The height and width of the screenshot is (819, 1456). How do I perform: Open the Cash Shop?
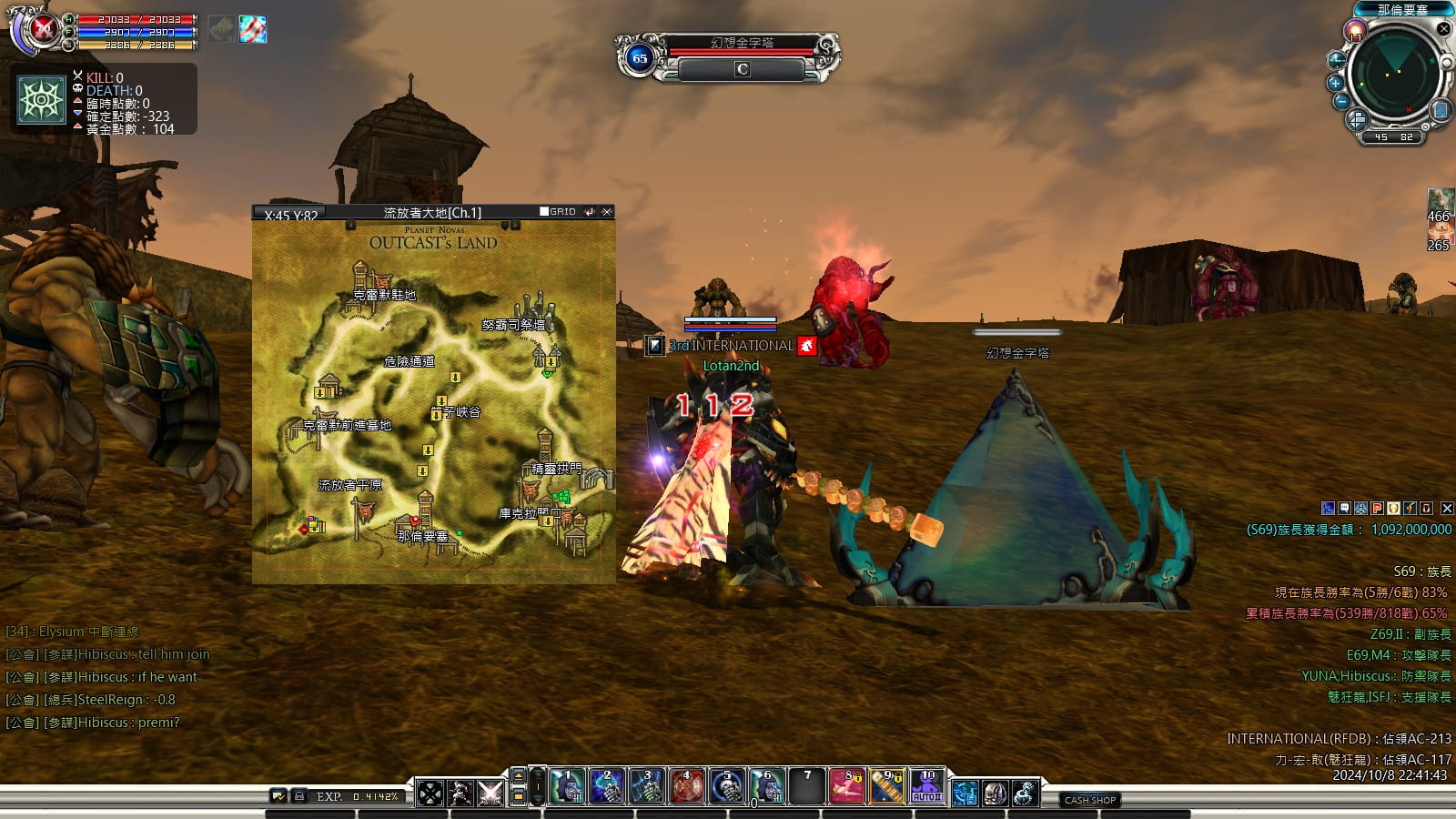[1090, 800]
